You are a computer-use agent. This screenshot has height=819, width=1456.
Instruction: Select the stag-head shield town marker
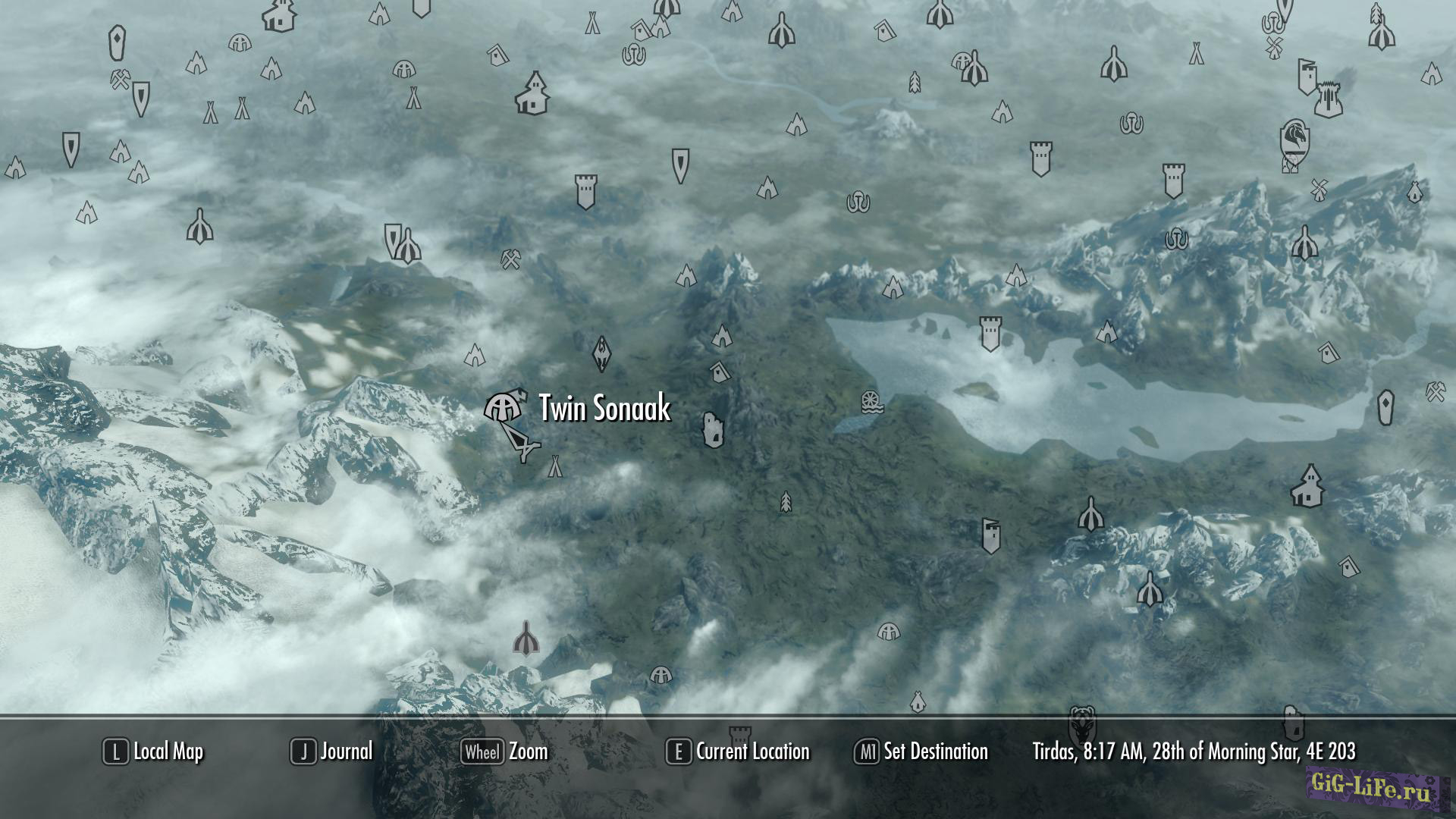(x=1082, y=724)
